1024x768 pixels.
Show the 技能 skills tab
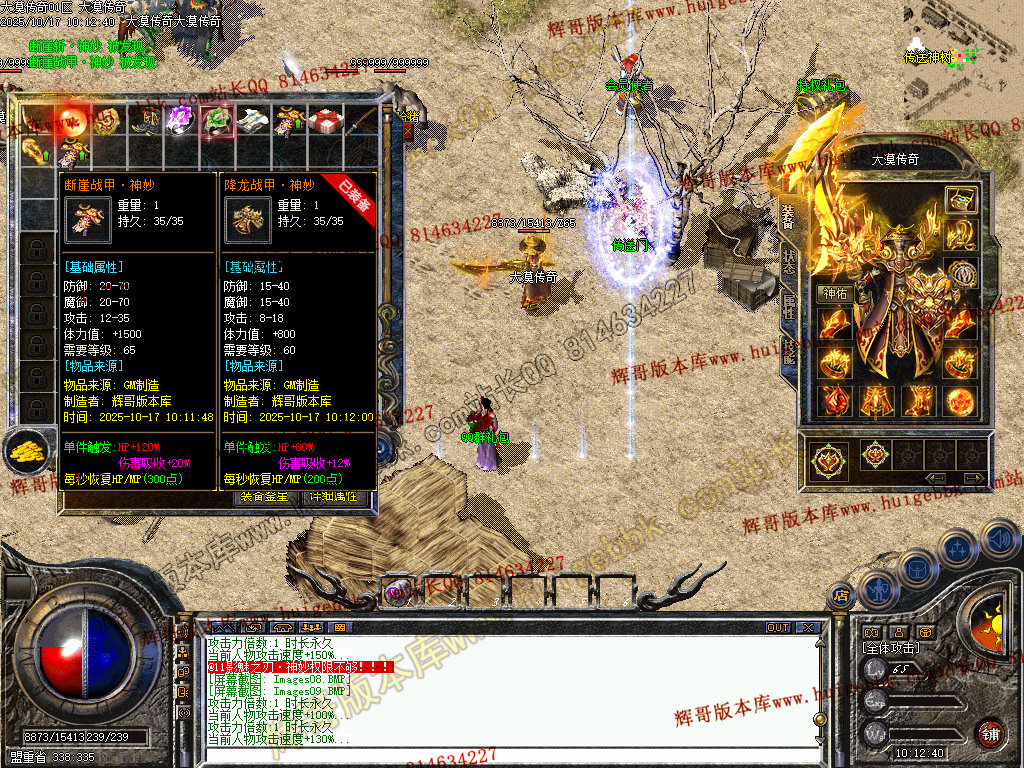(787, 349)
